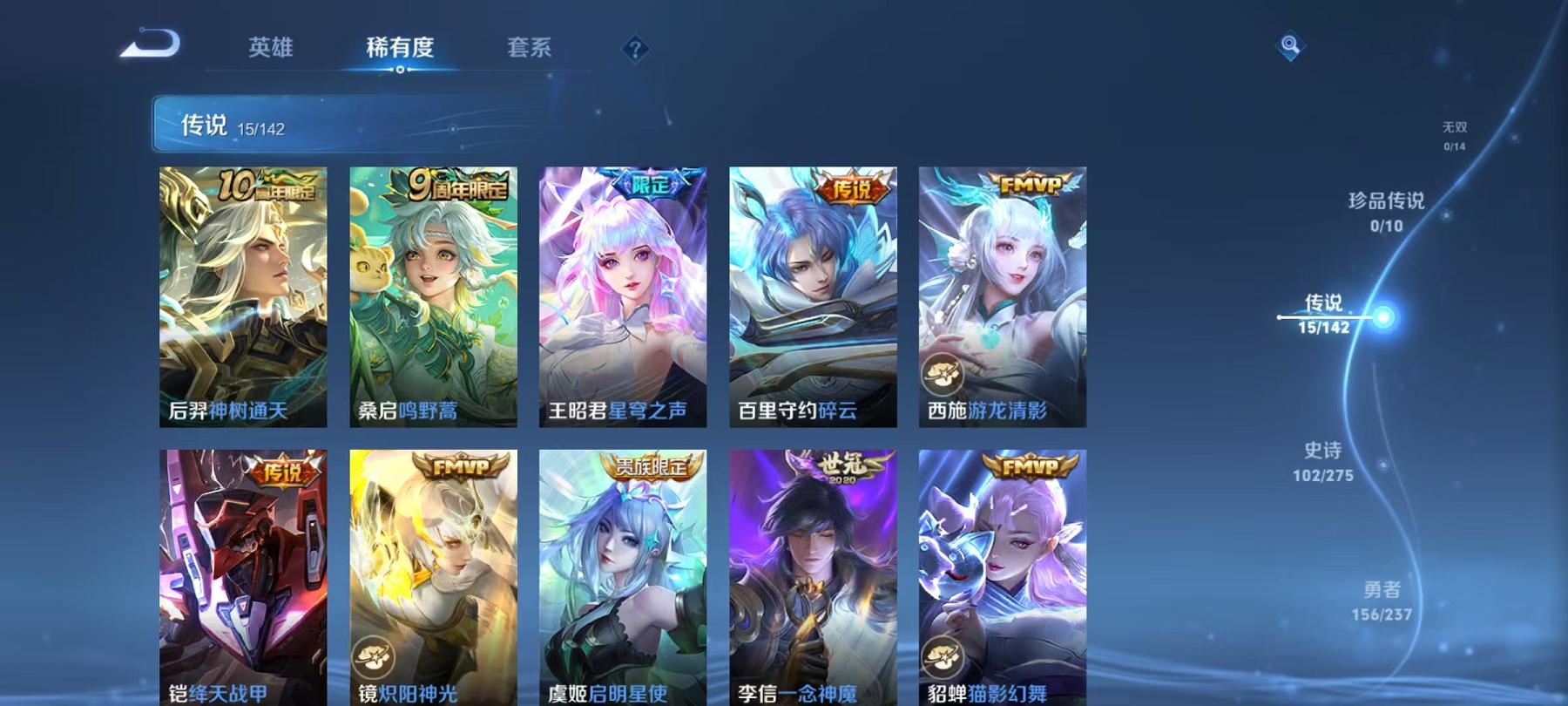
Task: Select 史诗 rarity in the right sidebar
Action: coord(1323,462)
